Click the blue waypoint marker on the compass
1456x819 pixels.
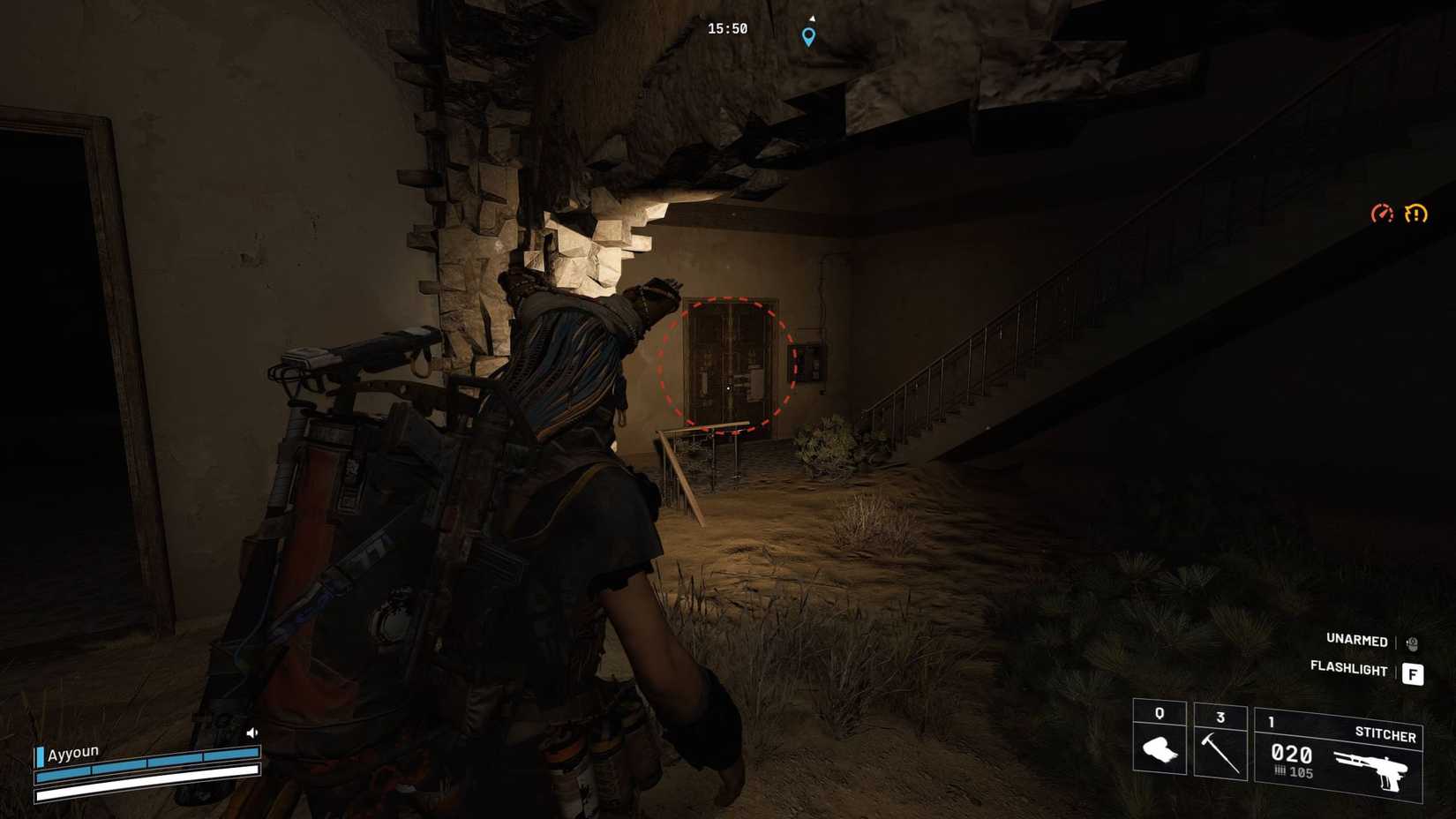tap(807, 36)
